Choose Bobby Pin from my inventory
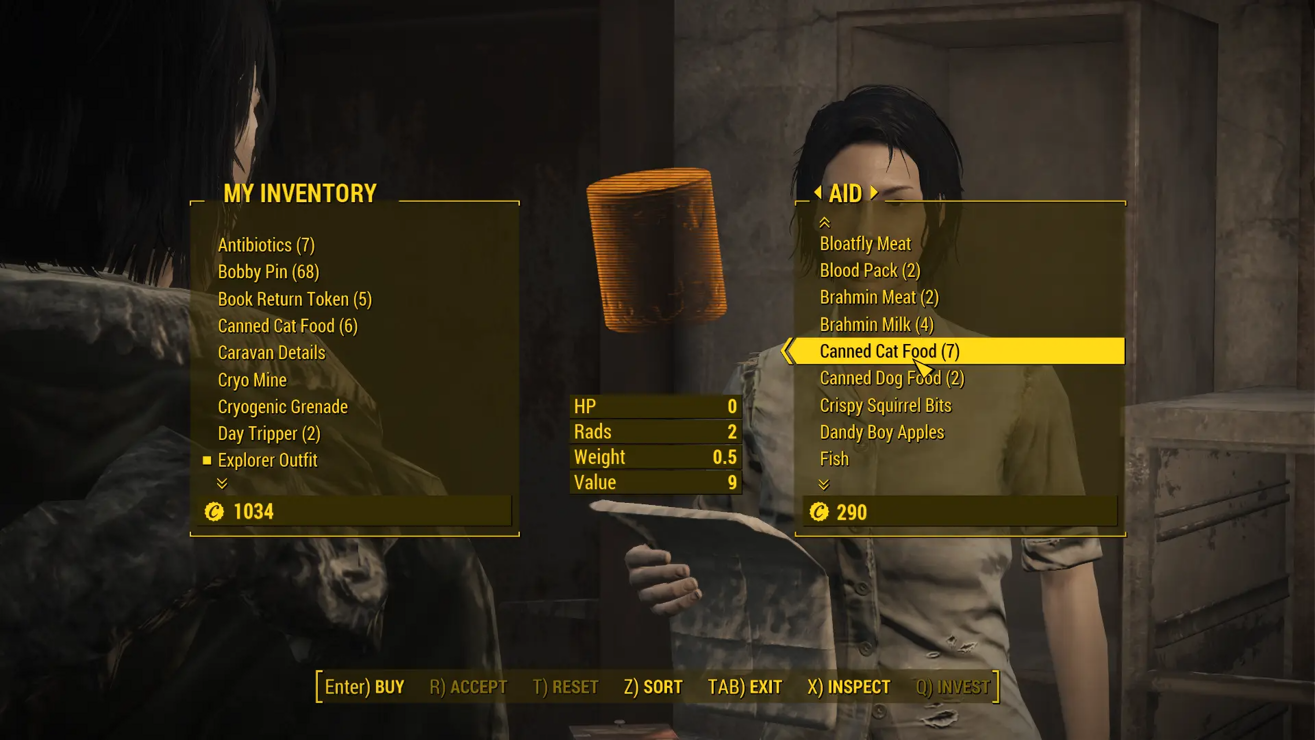The image size is (1315, 740). 268,272
